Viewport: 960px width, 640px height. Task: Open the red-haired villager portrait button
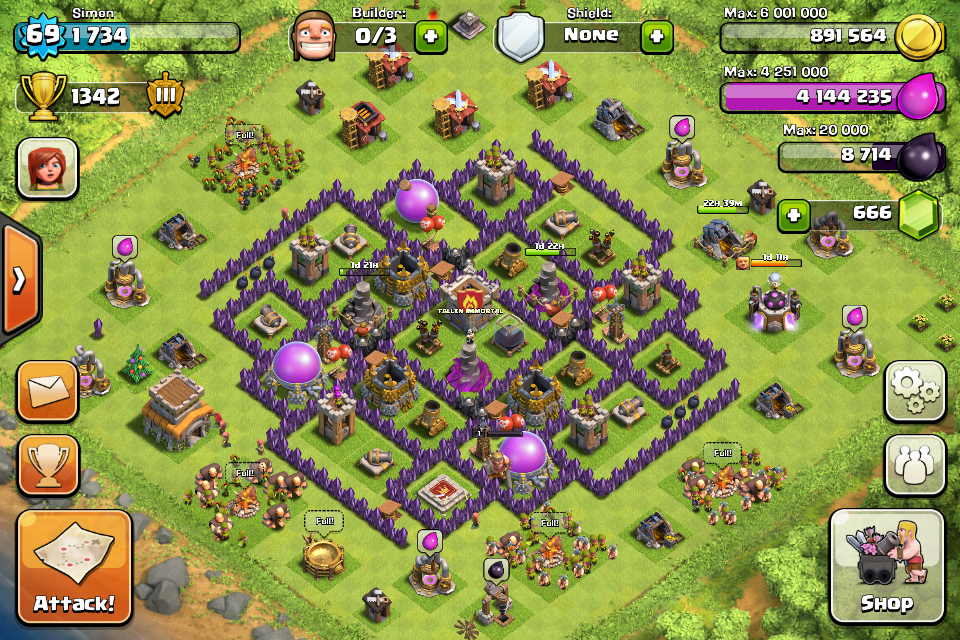pos(47,167)
